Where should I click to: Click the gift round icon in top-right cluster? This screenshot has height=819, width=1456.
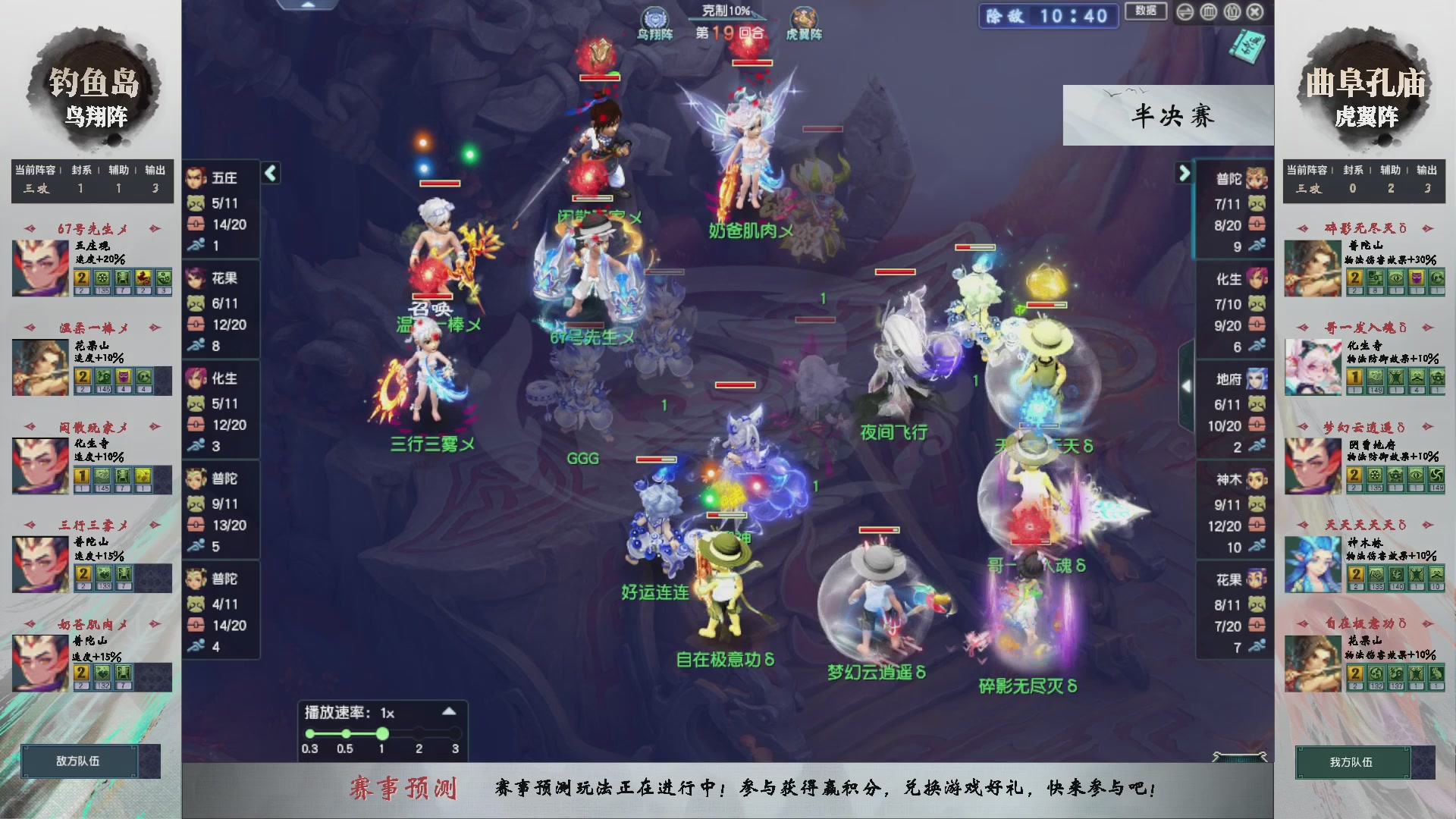tap(1232, 12)
